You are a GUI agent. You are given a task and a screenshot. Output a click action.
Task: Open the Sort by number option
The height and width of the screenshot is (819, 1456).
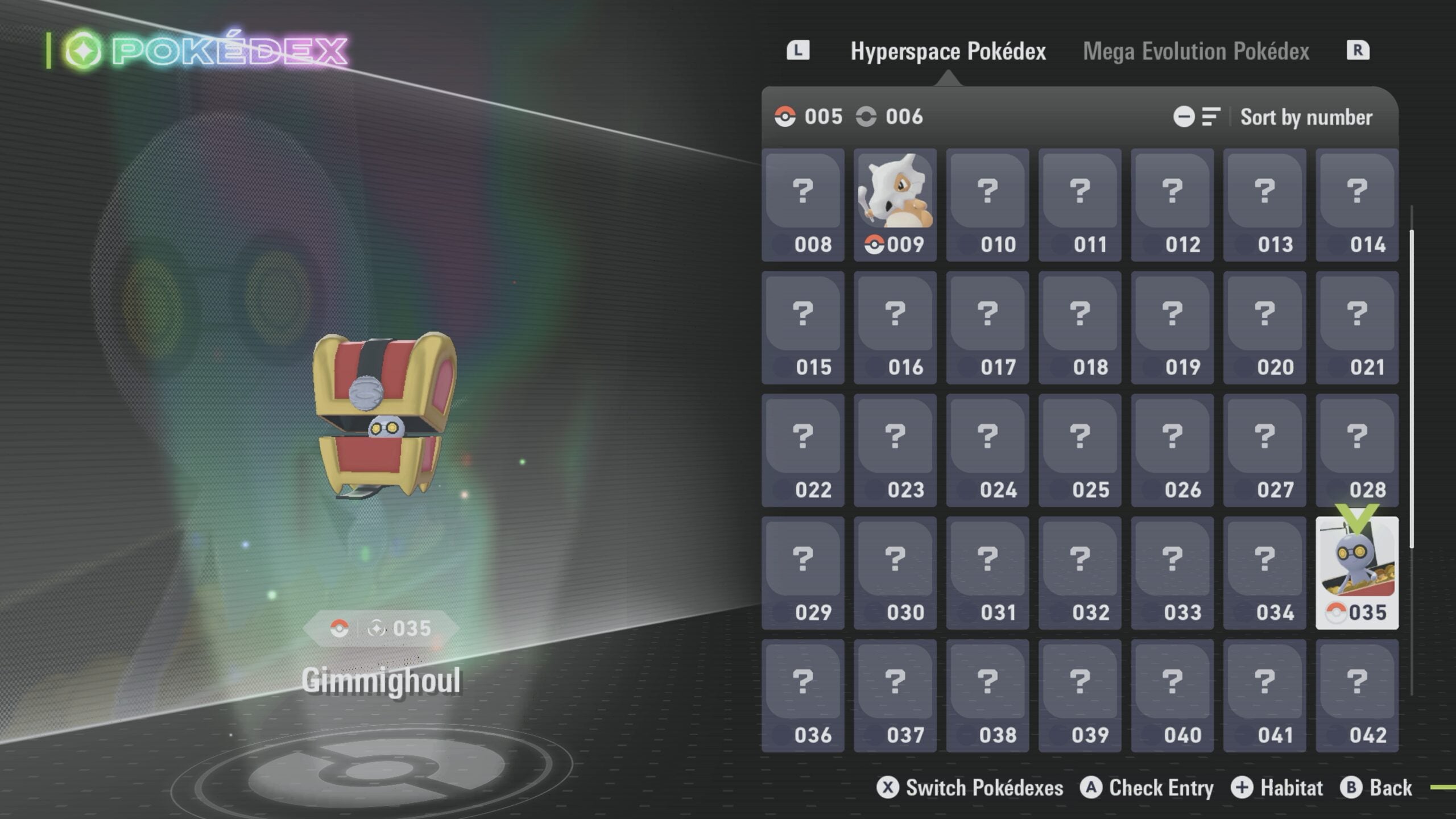click(x=1305, y=117)
